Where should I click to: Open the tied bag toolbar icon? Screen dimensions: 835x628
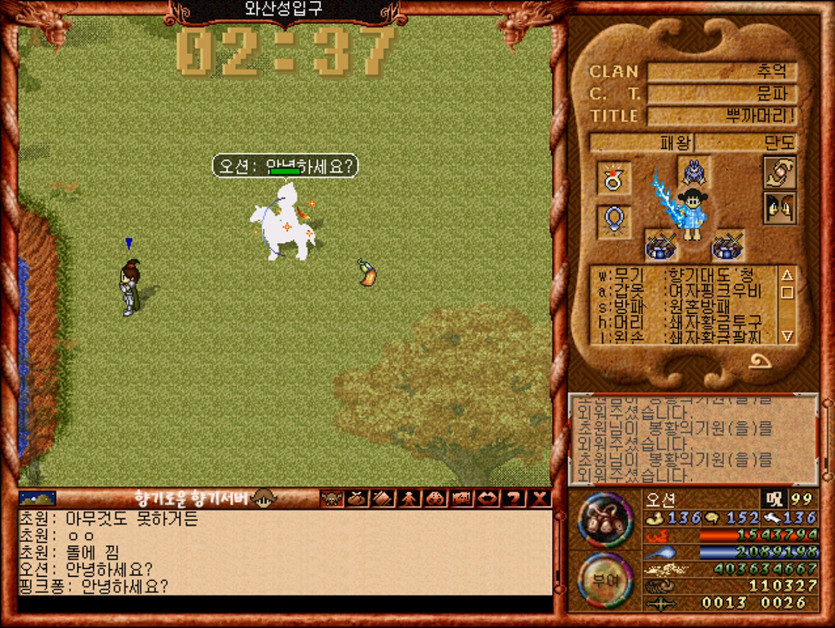coord(357,498)
